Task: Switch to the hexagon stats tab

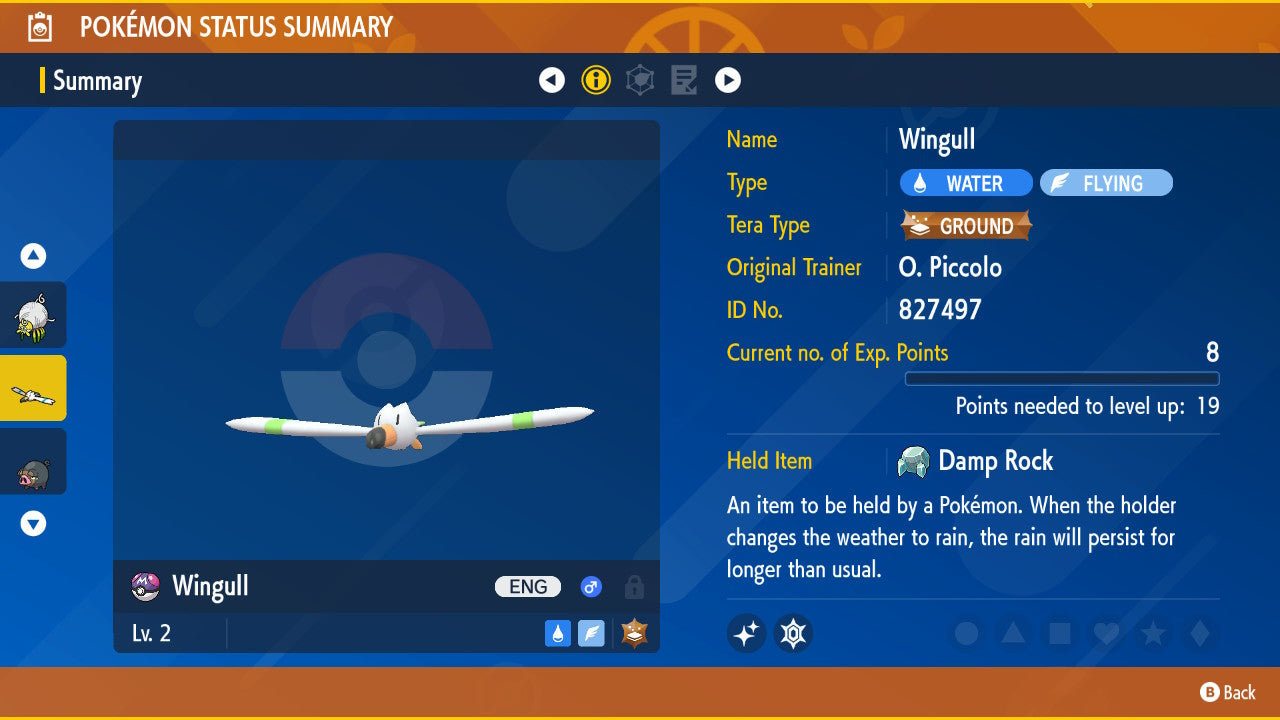Action: pos(640,80)
